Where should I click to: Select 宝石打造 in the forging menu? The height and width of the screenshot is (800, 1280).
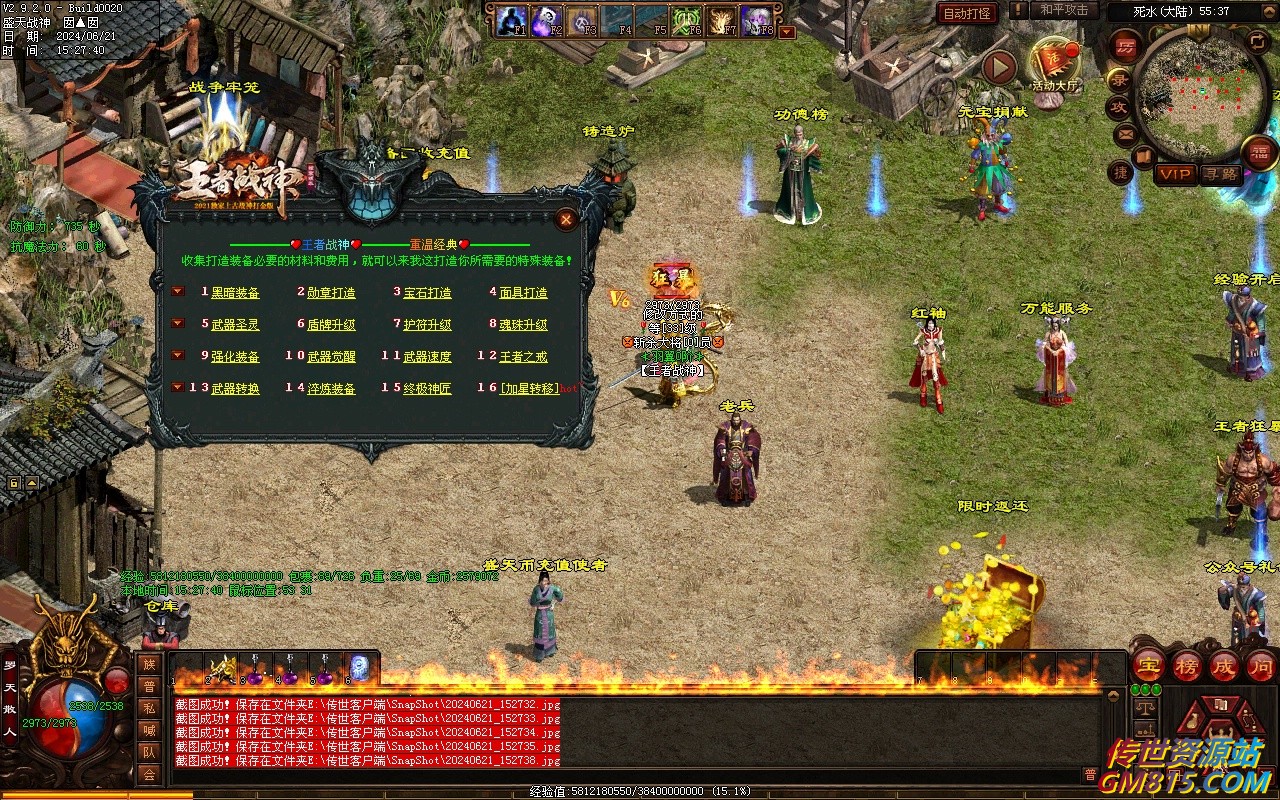point(427,293)
